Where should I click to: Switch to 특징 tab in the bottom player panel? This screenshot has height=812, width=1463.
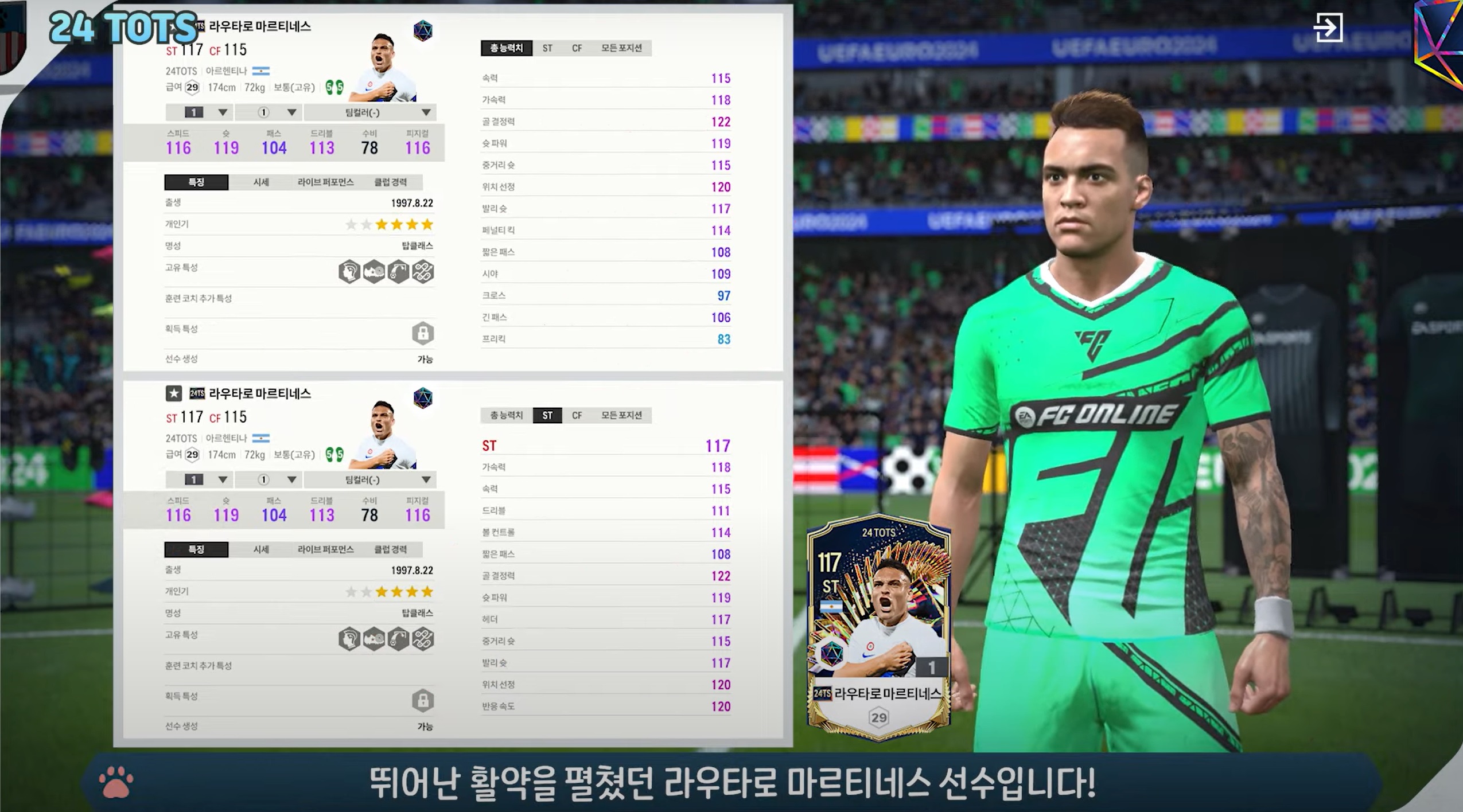[196, 549]
